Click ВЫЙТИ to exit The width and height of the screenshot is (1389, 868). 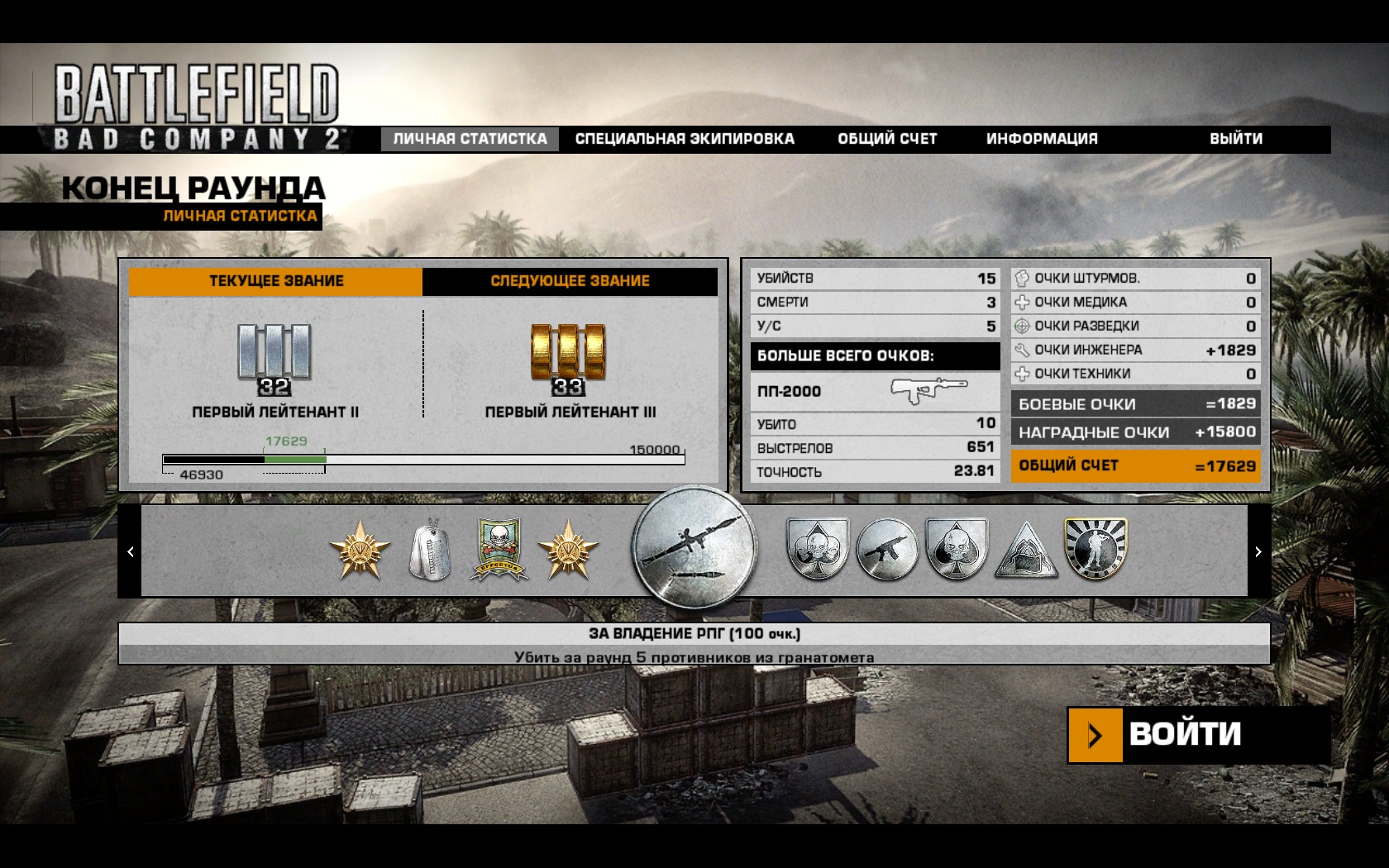click(1236, 139)
